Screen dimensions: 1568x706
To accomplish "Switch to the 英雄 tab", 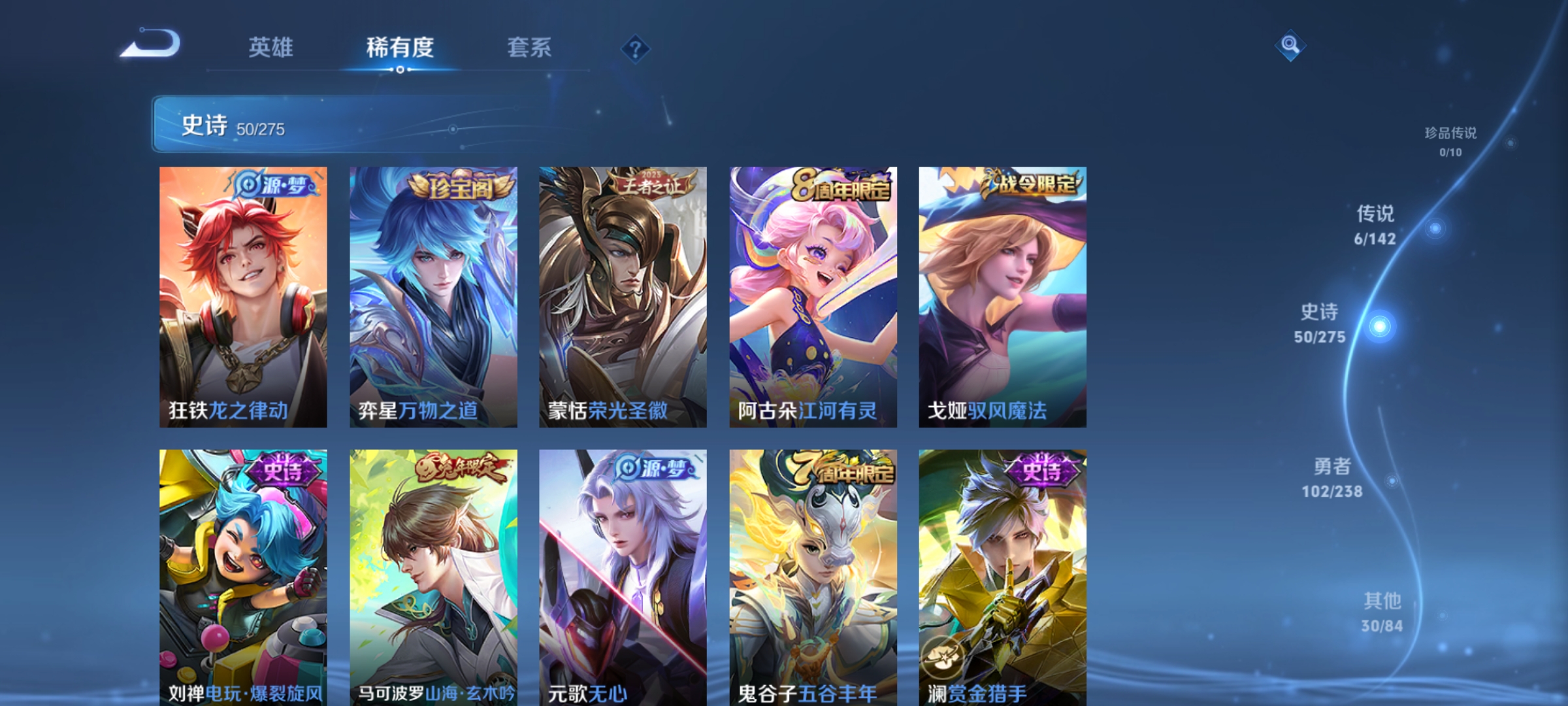I will [x=270, y=48].
